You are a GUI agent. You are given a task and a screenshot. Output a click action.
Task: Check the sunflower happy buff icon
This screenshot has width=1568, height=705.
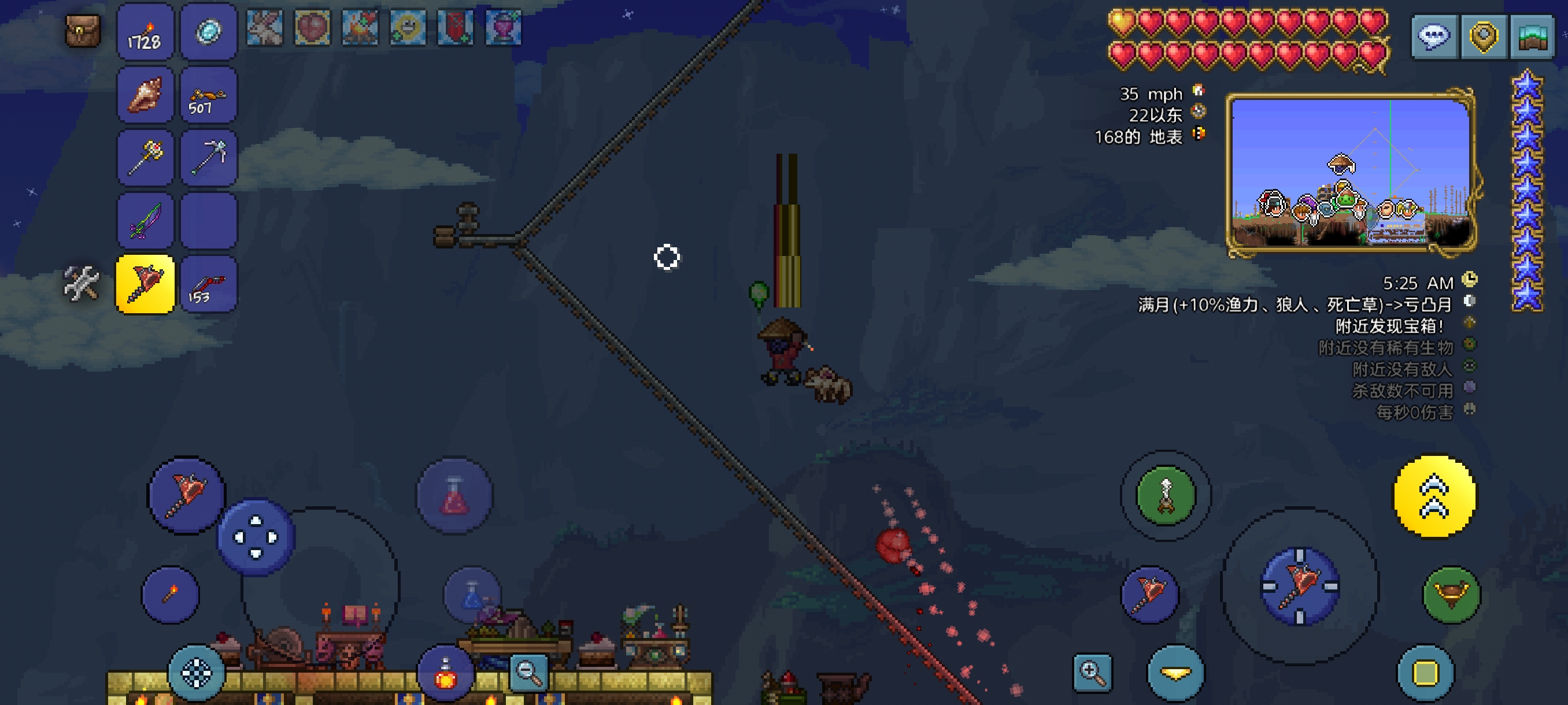(x=408, y=27)
